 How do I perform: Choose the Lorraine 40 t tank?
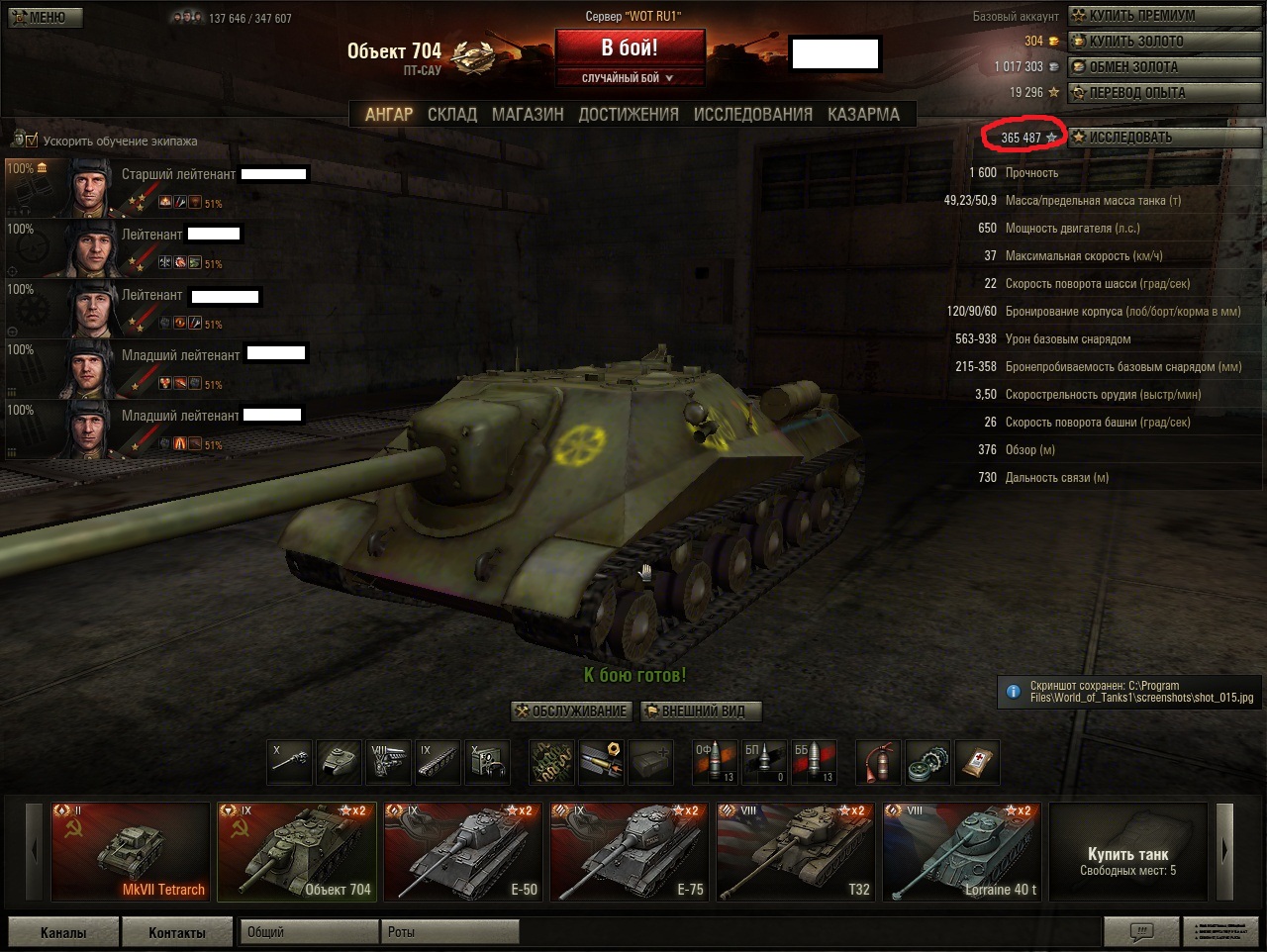point(962,852)
